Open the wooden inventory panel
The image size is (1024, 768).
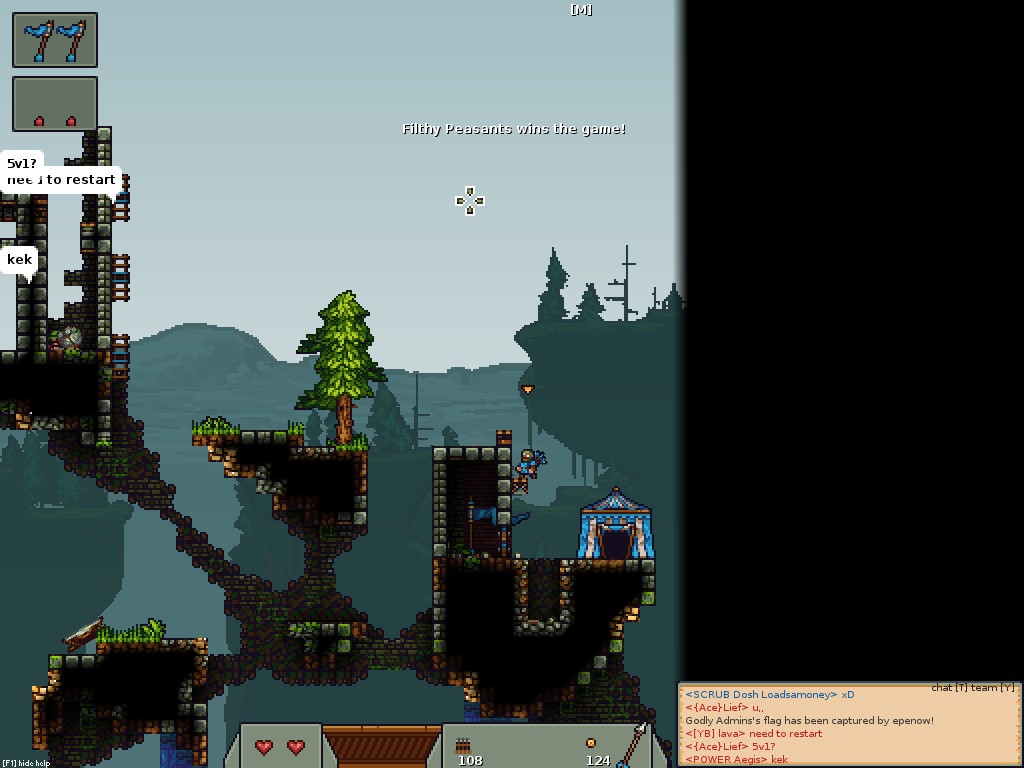tap(381, 746)
